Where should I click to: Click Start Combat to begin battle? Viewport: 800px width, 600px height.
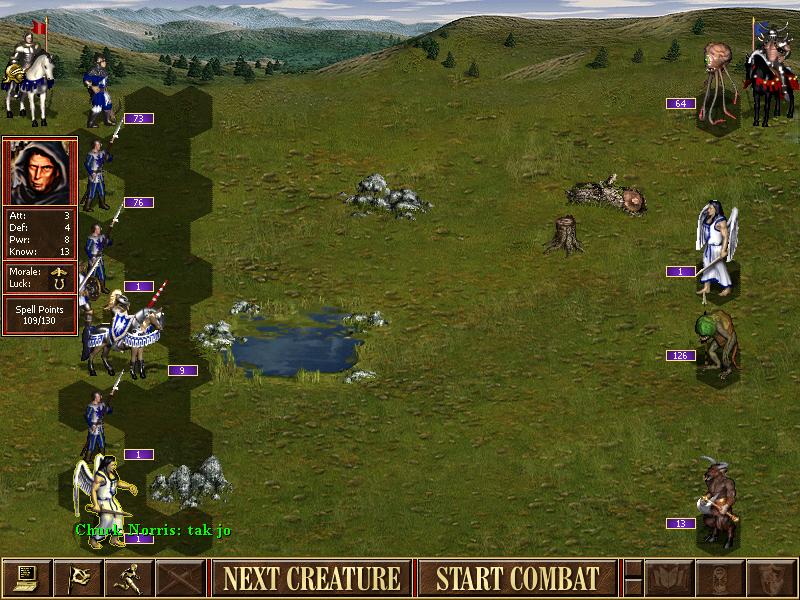tap(517, 578)
